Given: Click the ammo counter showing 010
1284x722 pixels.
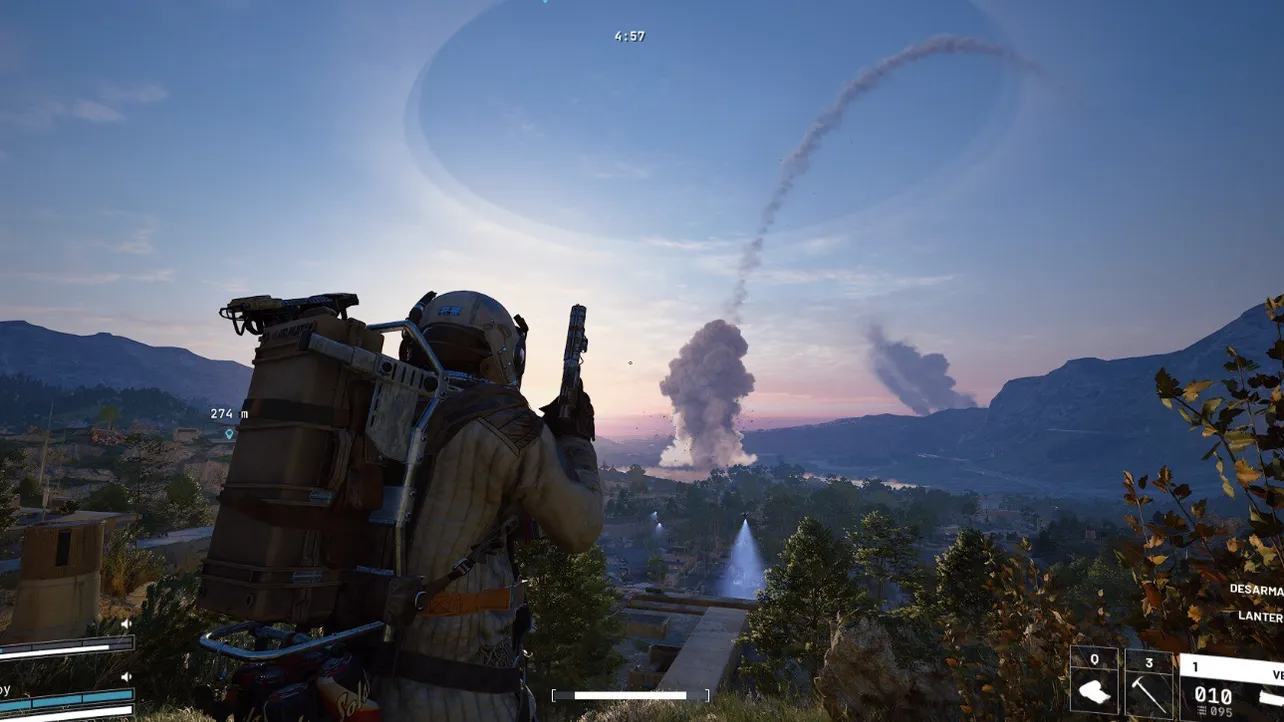Looking at the screenshot, I should 1213,694.
